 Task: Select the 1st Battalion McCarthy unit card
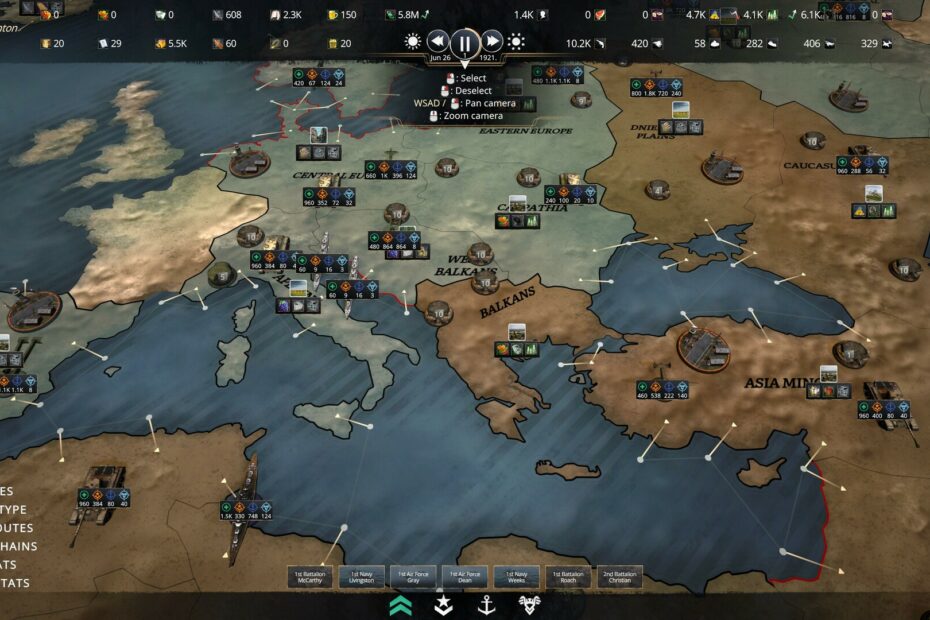[310, 578]
